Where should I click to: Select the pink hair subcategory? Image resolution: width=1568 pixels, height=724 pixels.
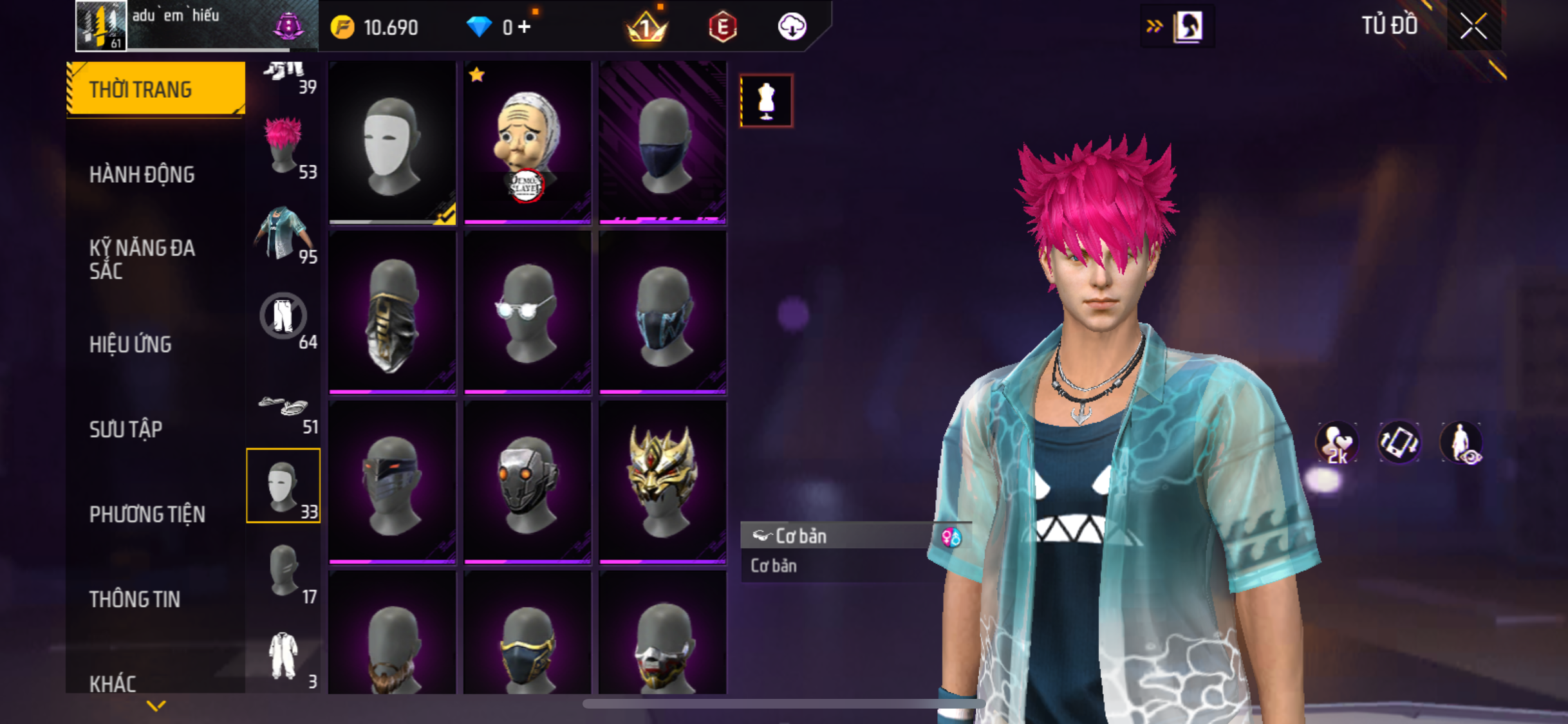click(x=284, y=146)
